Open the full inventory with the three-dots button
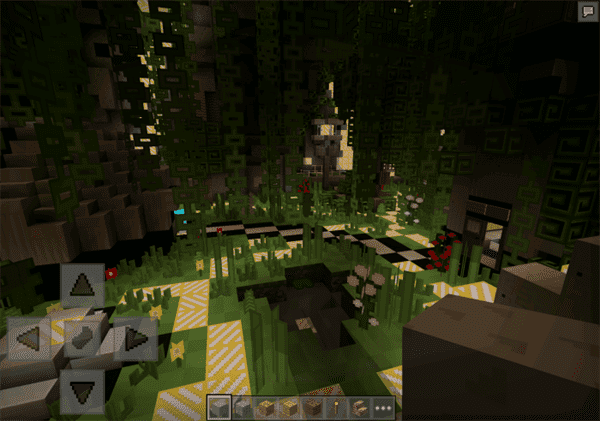 pyautogui.click(x=383, y=408)
